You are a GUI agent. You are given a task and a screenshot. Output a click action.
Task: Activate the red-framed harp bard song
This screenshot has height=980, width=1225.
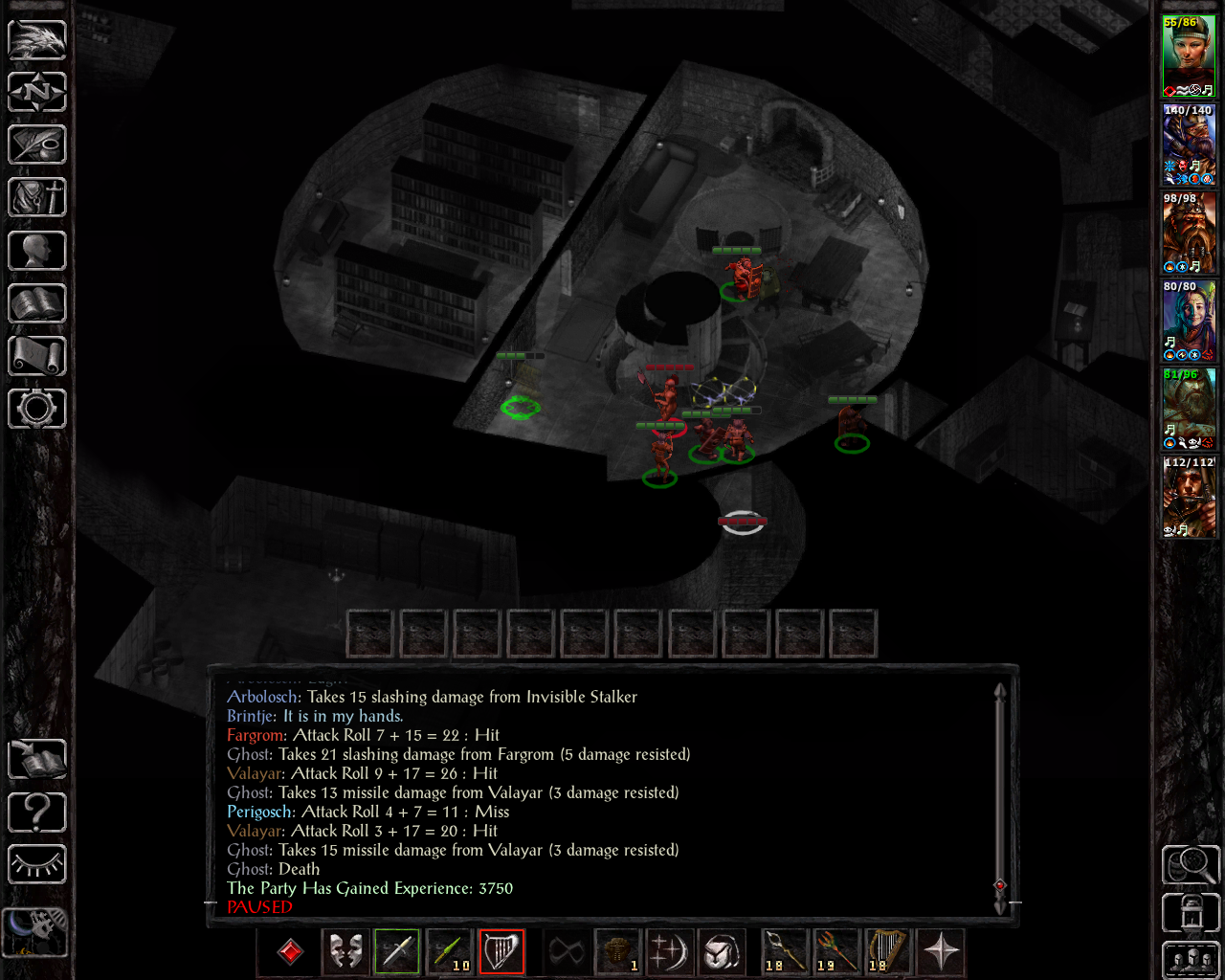point(501,951)
